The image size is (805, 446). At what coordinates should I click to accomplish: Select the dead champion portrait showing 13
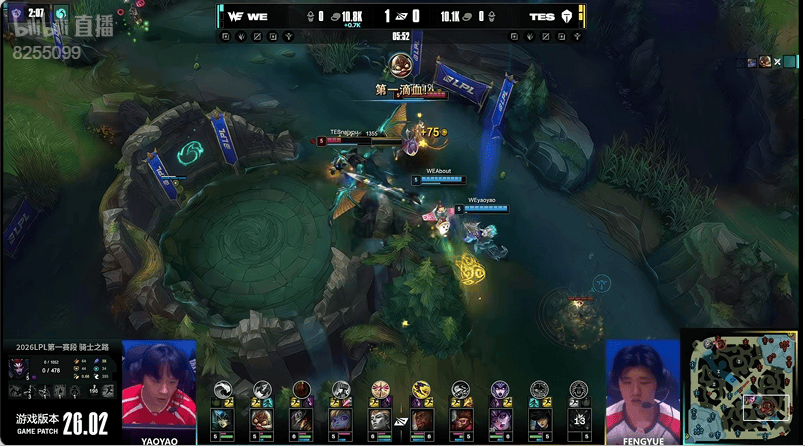pyautogui.click(x=579, y=420)
